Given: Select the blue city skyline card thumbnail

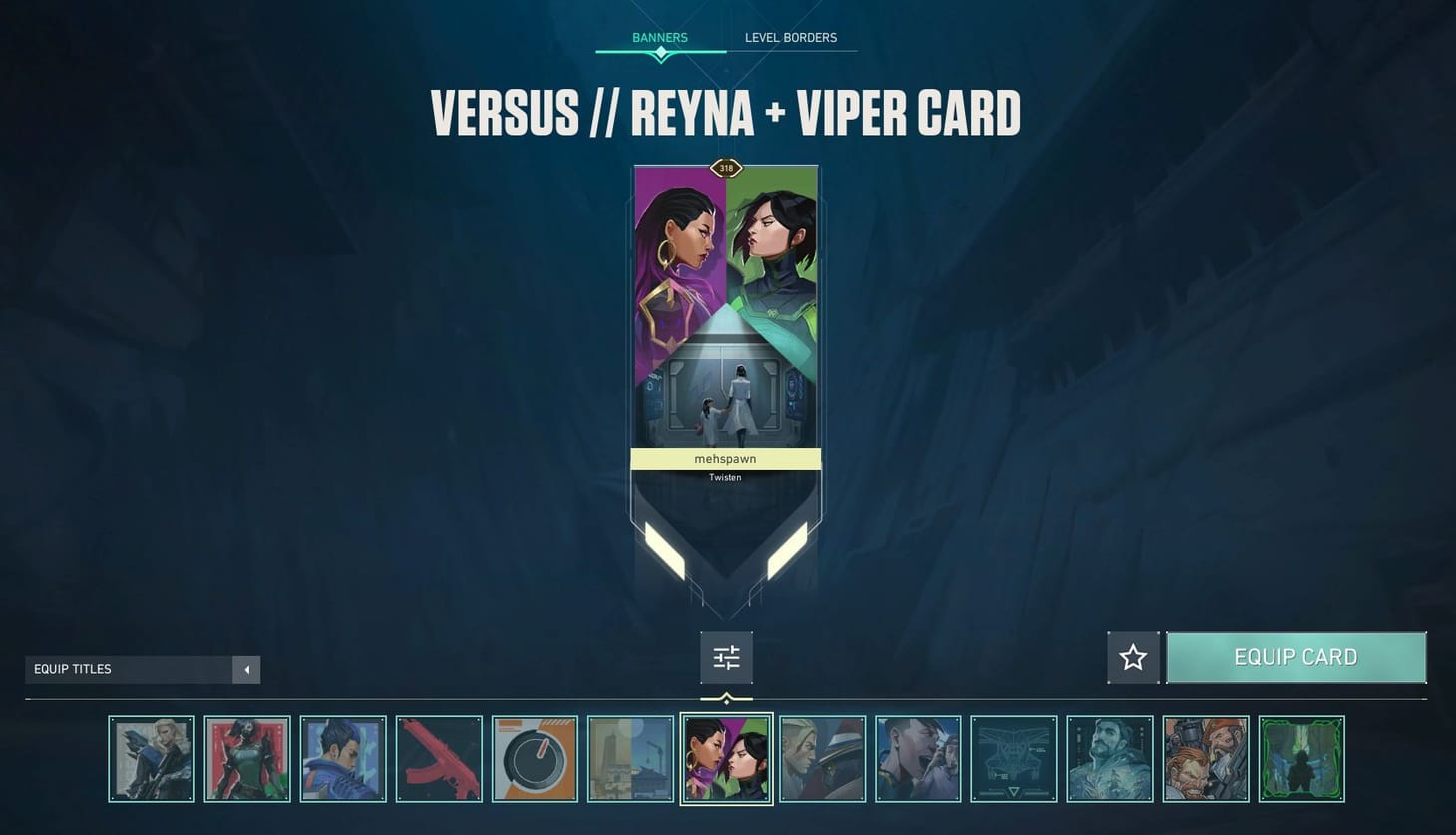Looking at the screenshot, I should [x=630, y=758].
